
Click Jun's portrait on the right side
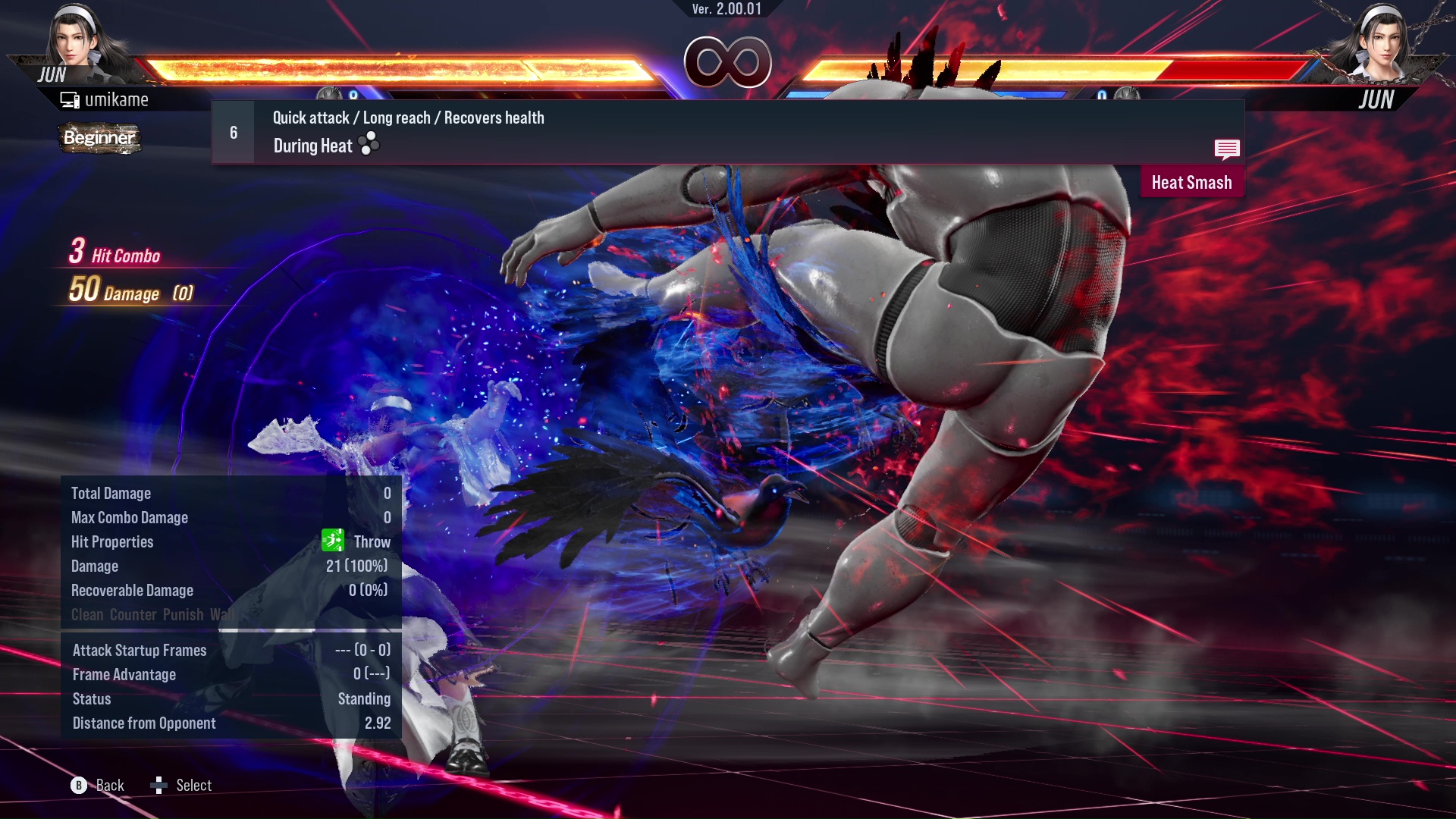pyautogui.click(x=1385, y=42)
